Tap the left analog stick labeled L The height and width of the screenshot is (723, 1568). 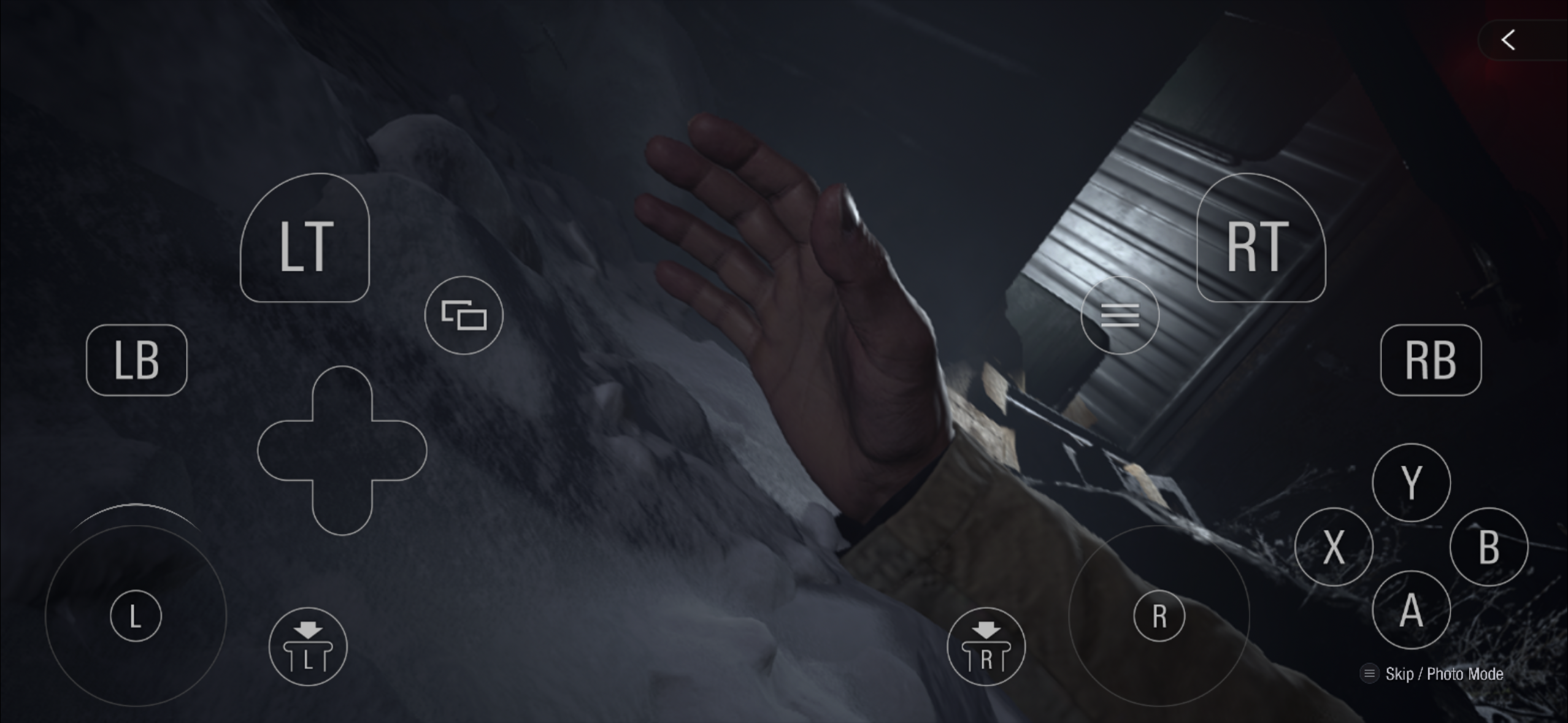coord(136,615)
